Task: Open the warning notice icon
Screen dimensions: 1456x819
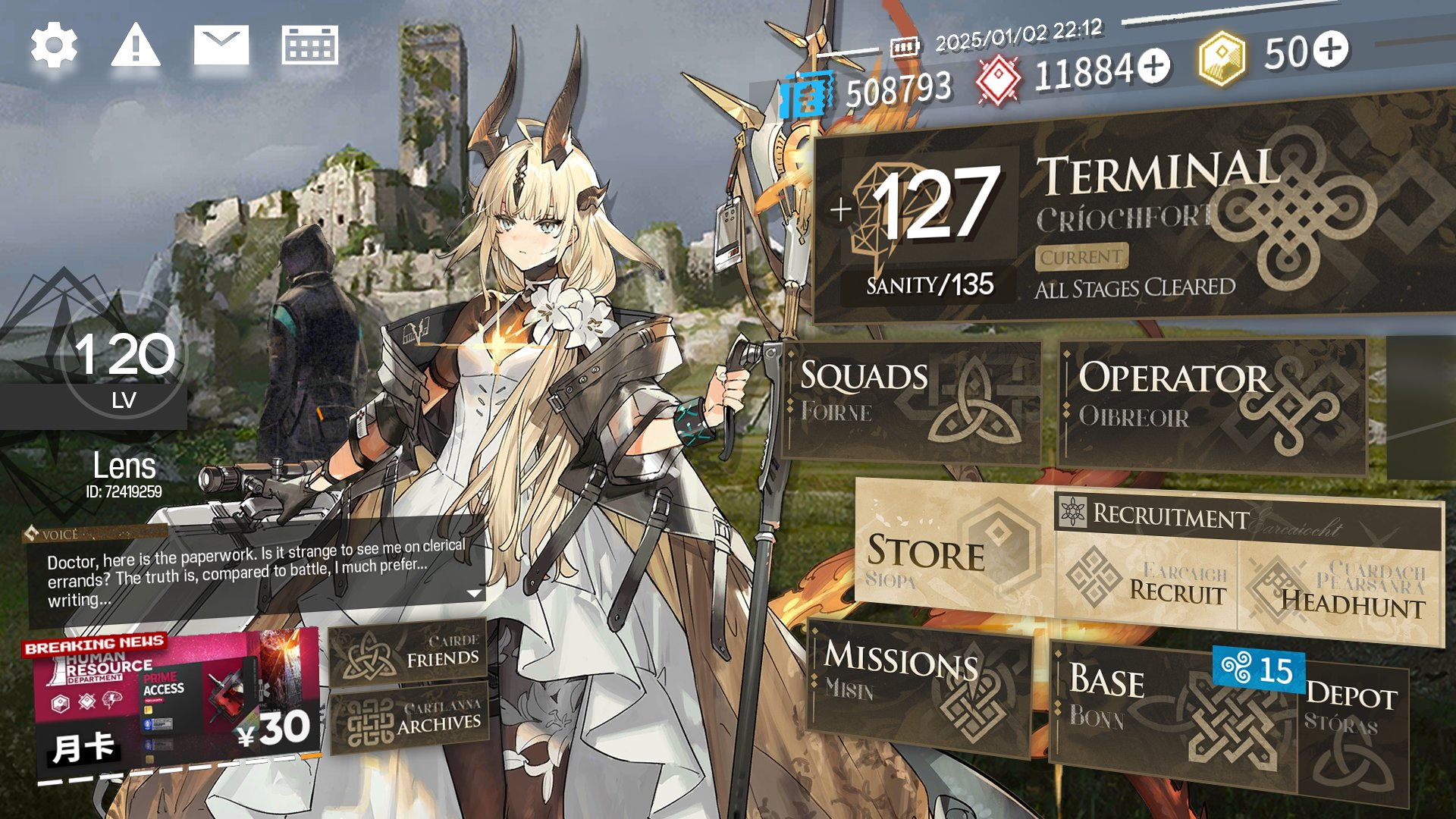Action: click(136, 46)
